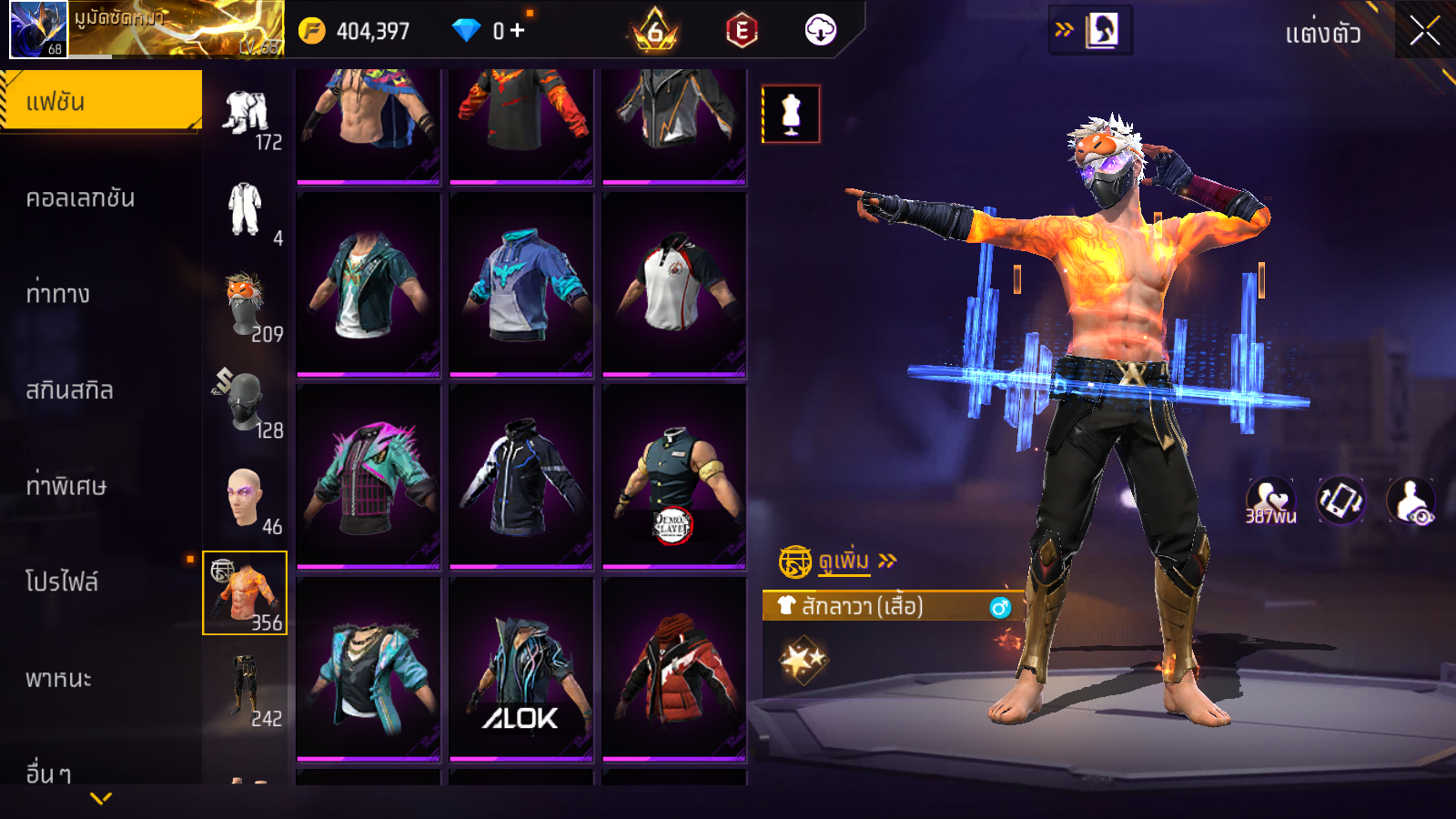Open the แฟชั่น fashion tab

pos(100,102)
